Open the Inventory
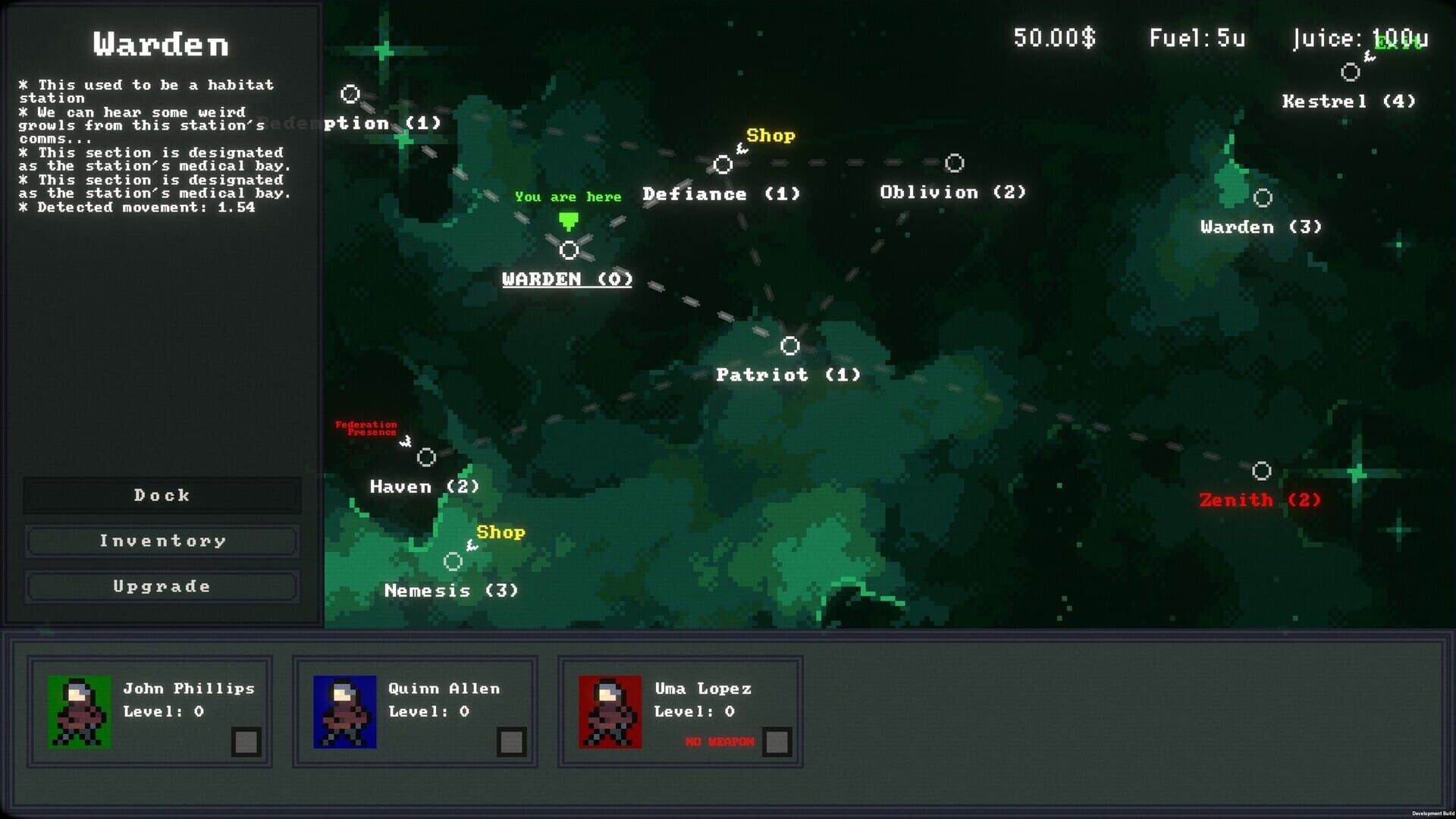This screenshot has height=819, width=1456. [x=162, y=541]
